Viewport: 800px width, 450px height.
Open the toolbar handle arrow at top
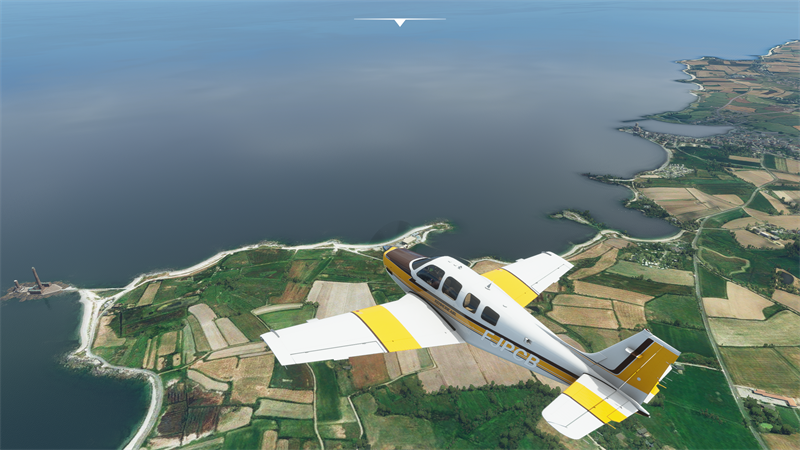[x=399, y=21]
